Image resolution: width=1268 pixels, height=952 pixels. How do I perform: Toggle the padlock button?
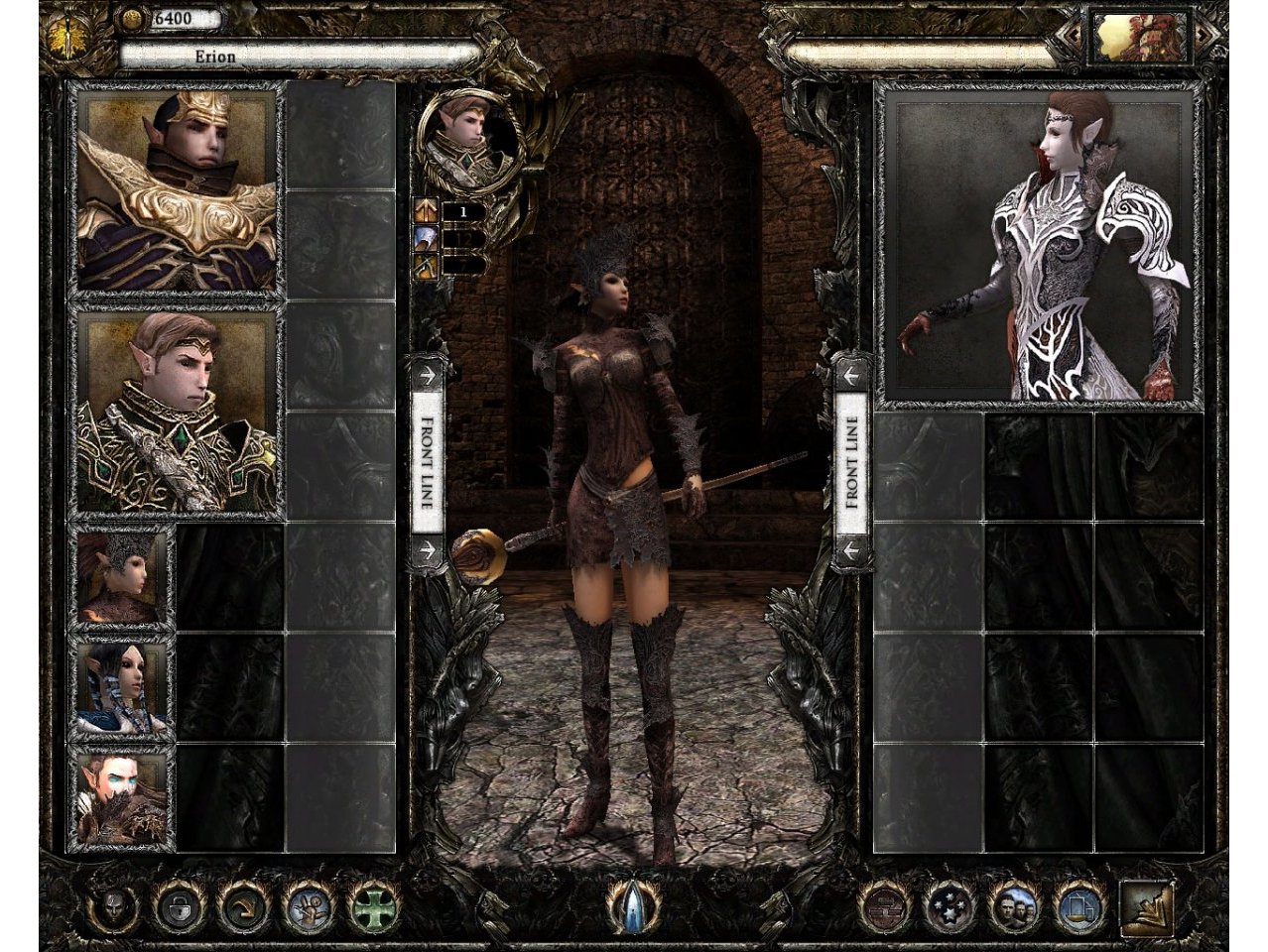point(179,905)
